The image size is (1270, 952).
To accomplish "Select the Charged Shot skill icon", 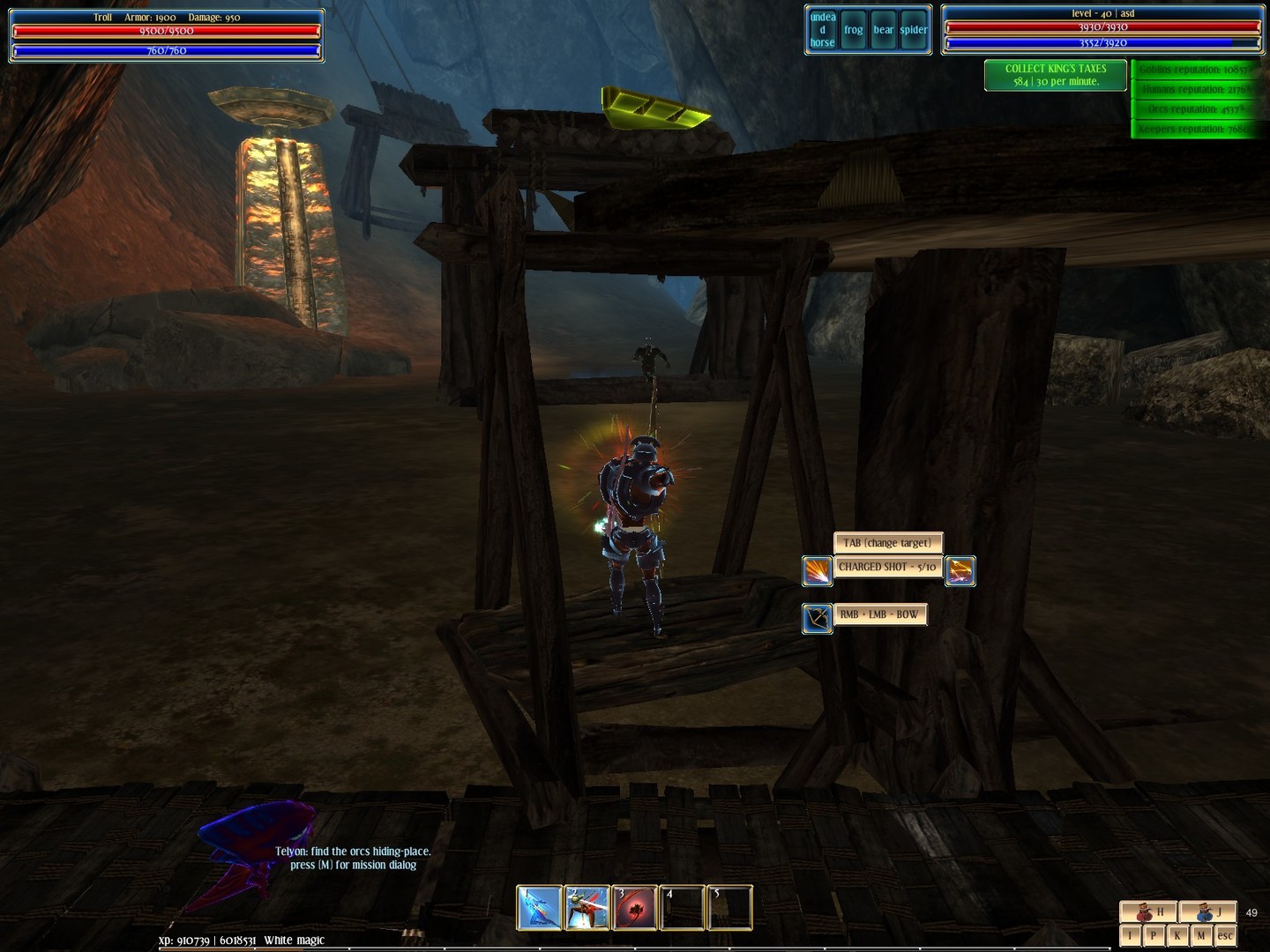I will 818,570.
